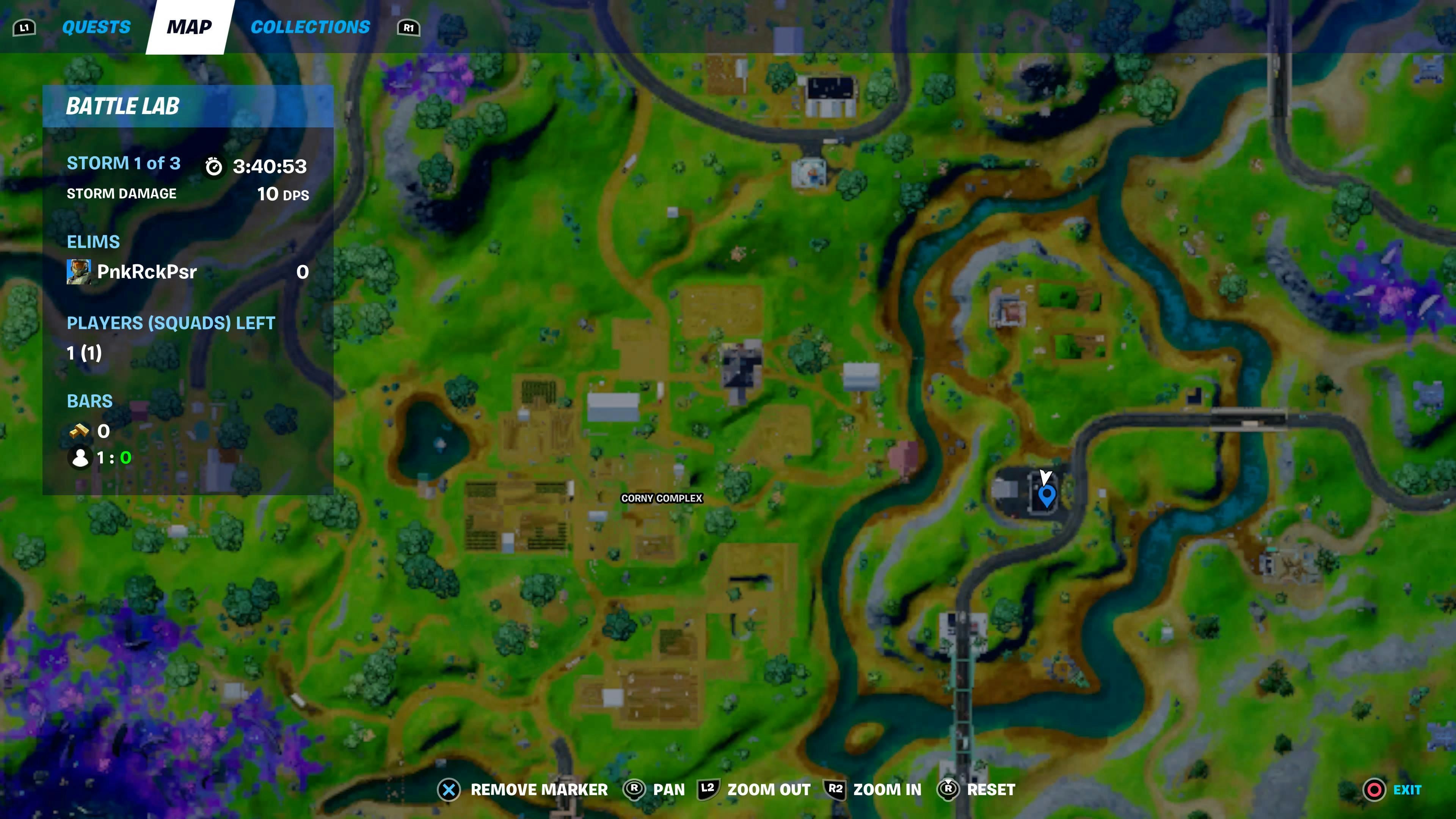1456x819 pixels.
Task: Select the PnkRckPsr player avatar icon
Action: [79, 271]
